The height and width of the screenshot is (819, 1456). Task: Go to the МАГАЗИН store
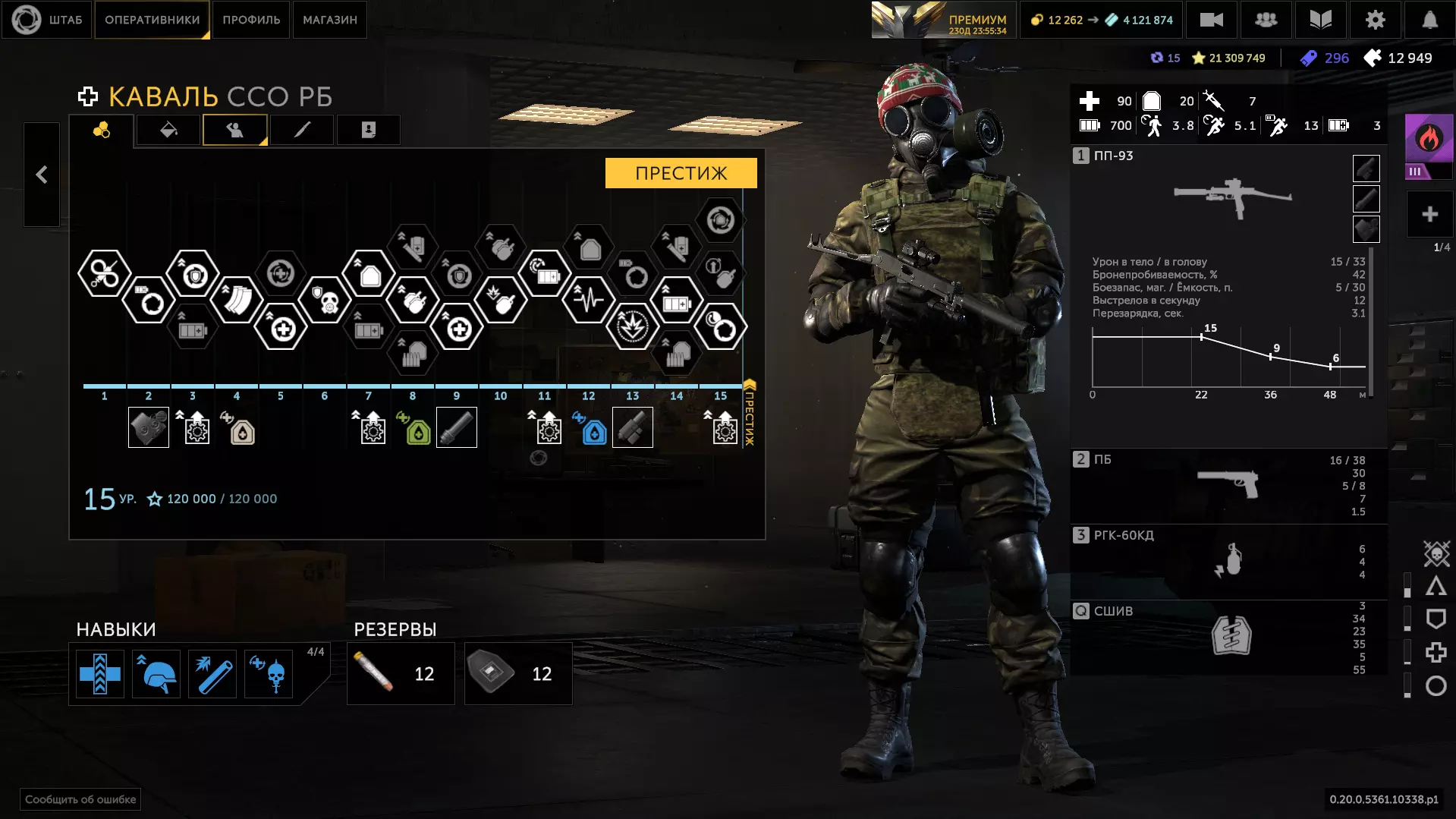(329, 20)
